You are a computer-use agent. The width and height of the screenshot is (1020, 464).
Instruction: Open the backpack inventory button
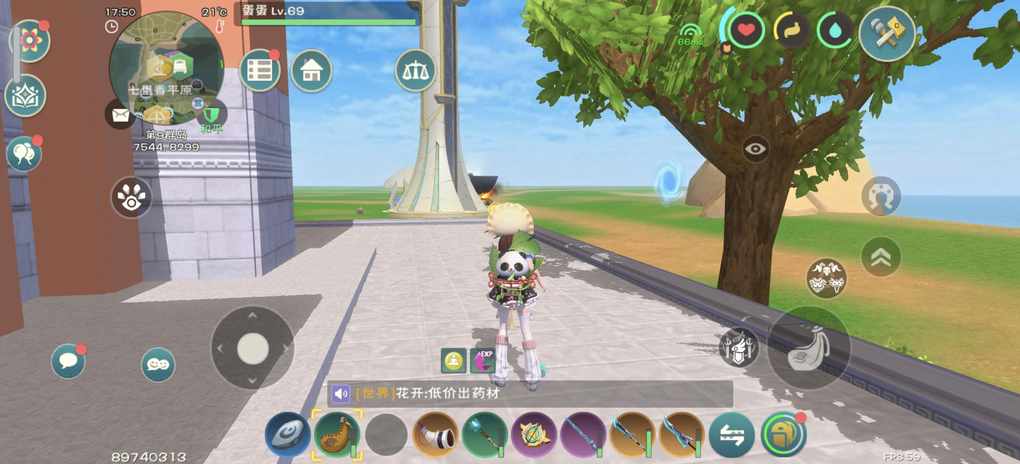tap(783, 434)
